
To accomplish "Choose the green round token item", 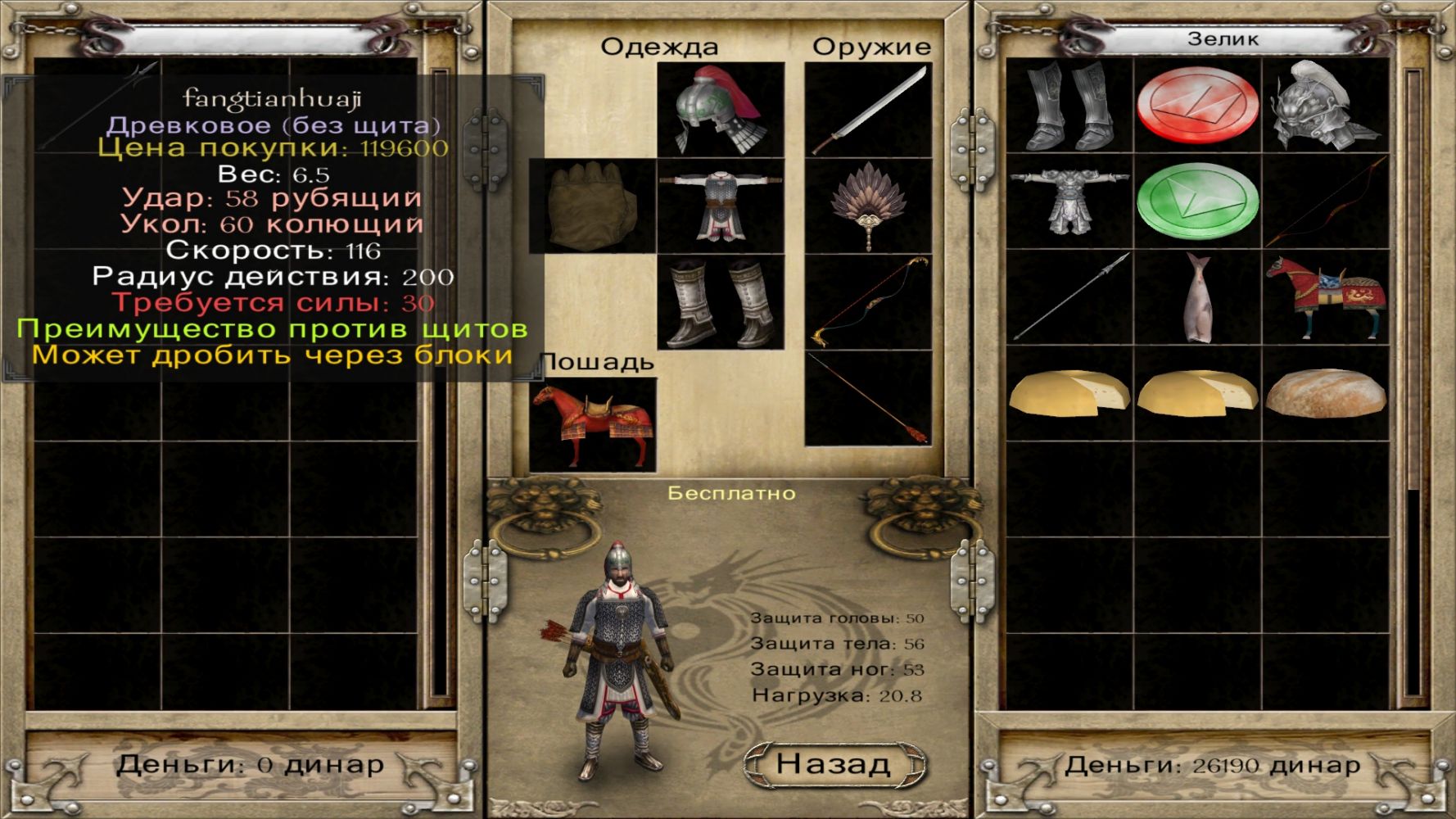I will tap(1196, 201).
